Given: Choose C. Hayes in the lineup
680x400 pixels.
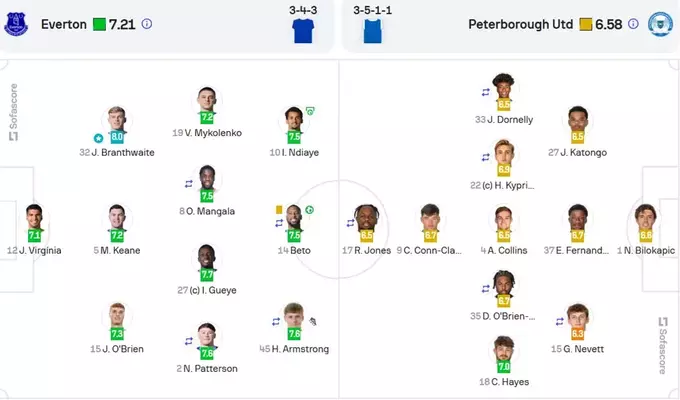Looking at the screenshot, I should (504, 353).
